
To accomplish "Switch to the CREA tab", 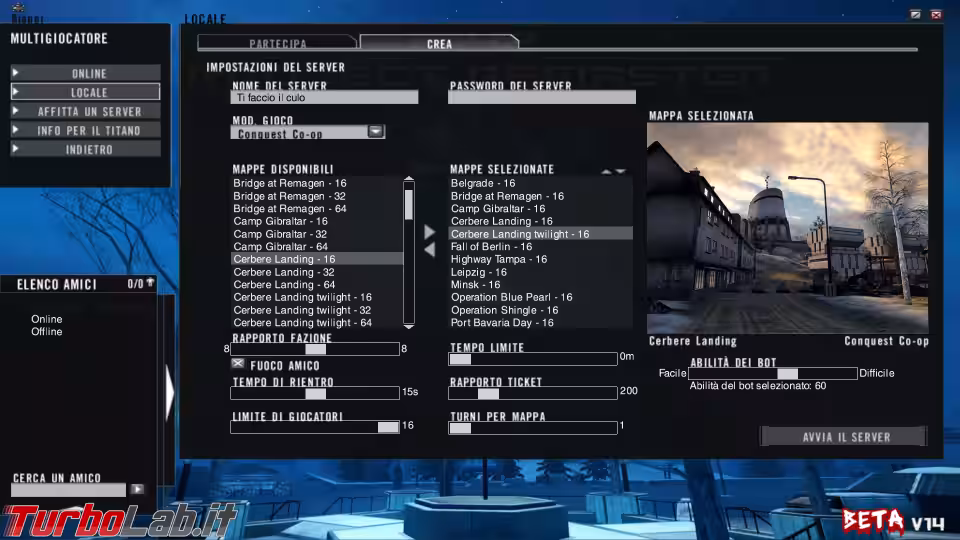I will tap(439, 44).
